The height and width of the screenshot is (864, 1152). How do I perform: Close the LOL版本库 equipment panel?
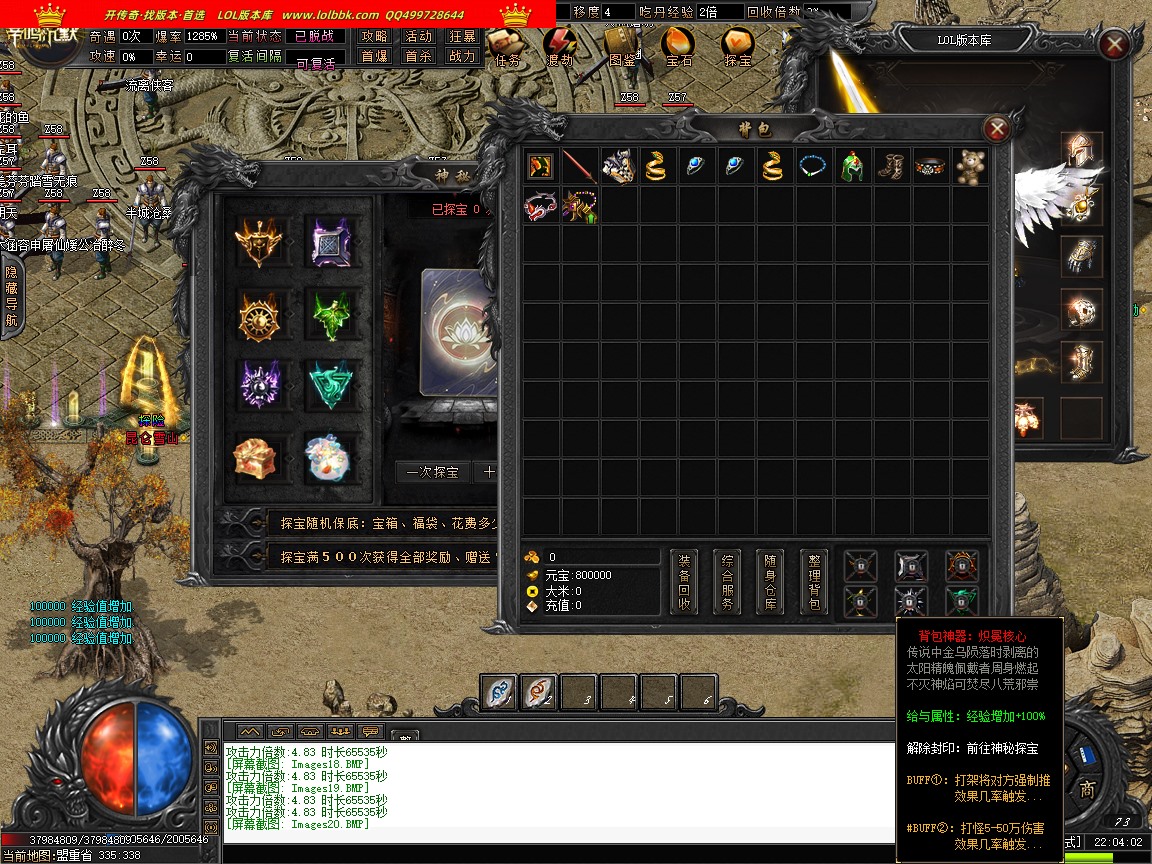point(1113,45)
